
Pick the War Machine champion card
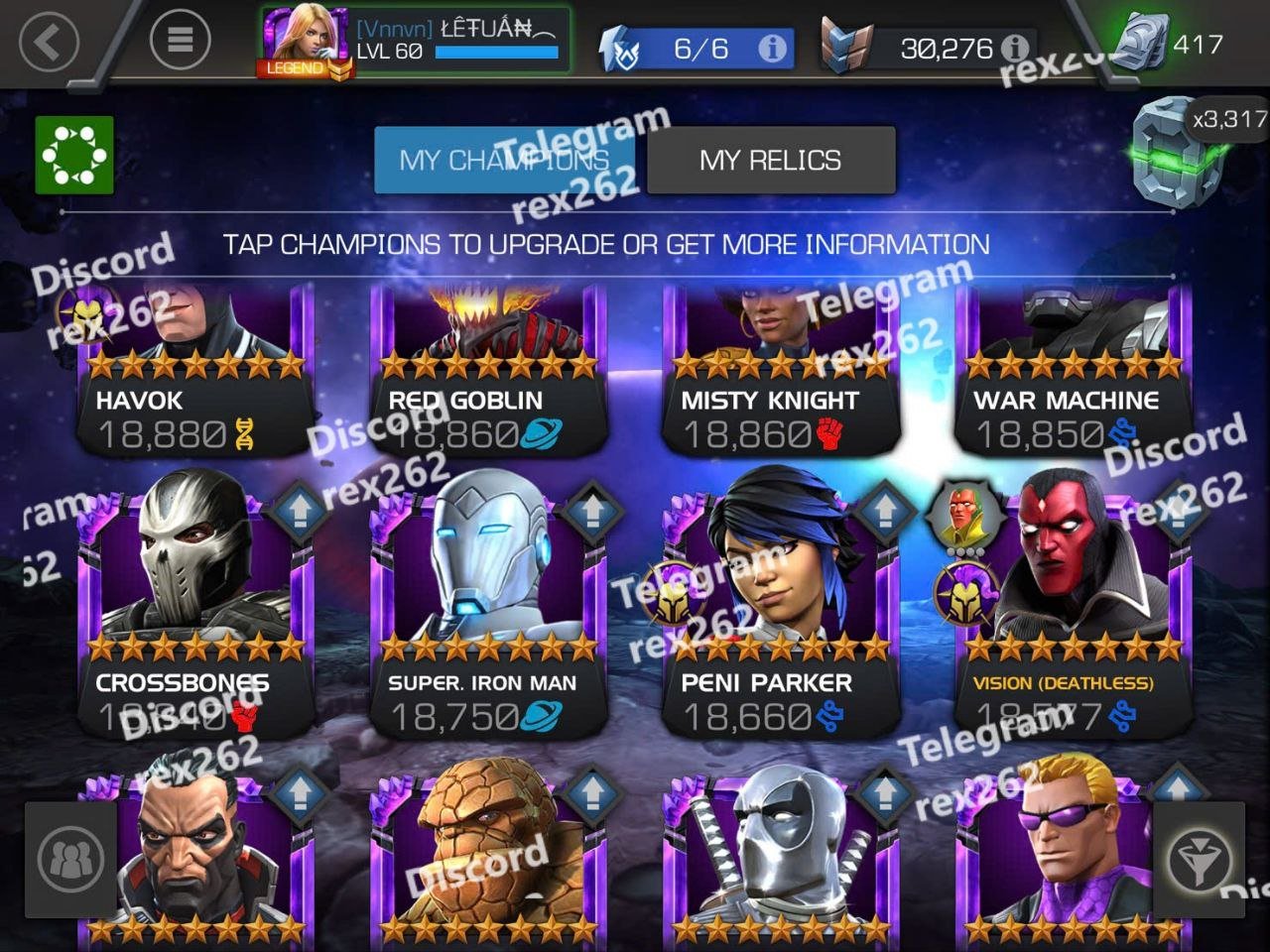click(1073, 372)
